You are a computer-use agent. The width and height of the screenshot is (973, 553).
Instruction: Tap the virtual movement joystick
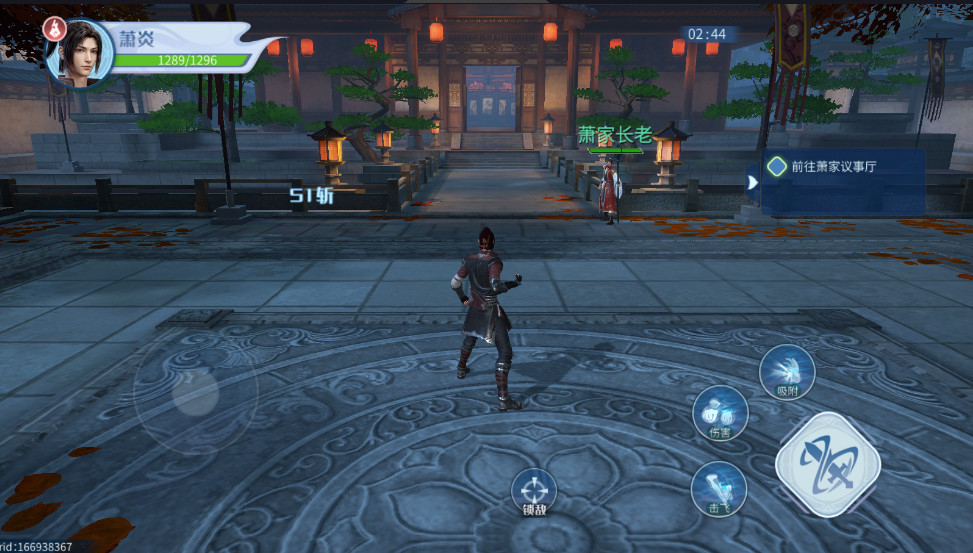(195, 391)
